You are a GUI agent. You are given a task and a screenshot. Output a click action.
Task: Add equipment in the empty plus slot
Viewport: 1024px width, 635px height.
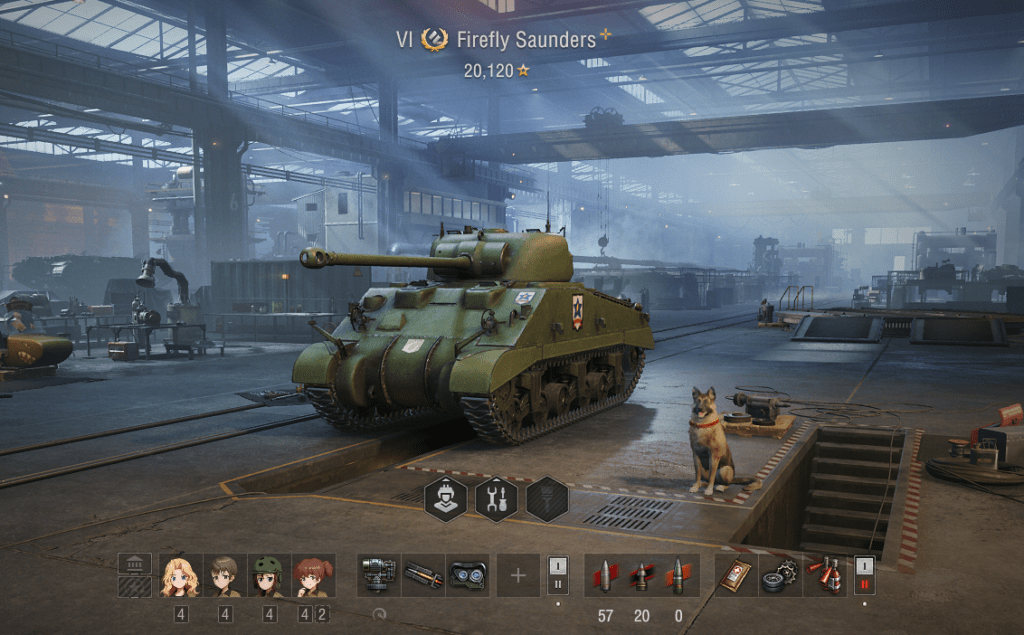click(x=518, y=576)
